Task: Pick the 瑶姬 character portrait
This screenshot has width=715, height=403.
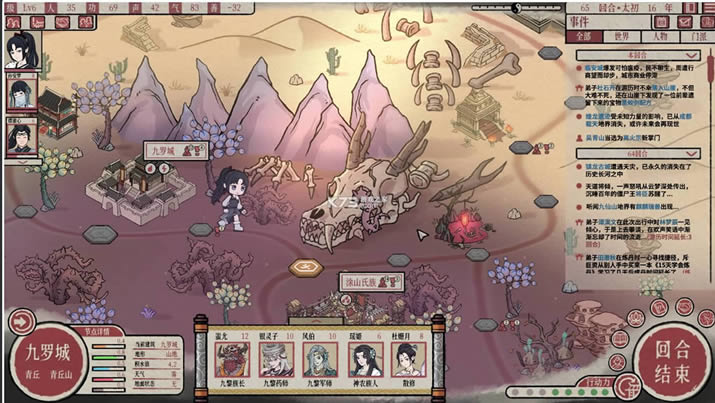Action: (359, 354)
